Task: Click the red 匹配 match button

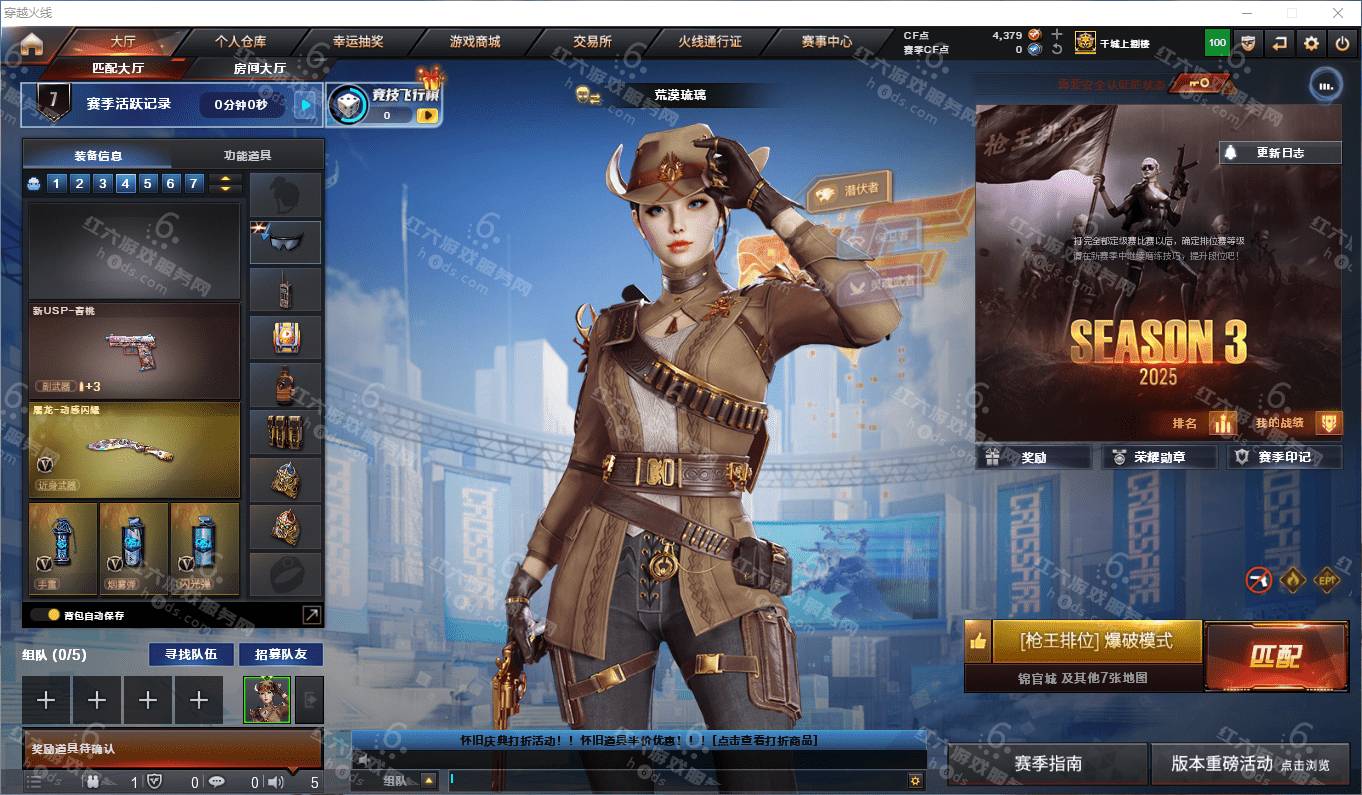Action: pyautogui.click(x=1277, y=655)
